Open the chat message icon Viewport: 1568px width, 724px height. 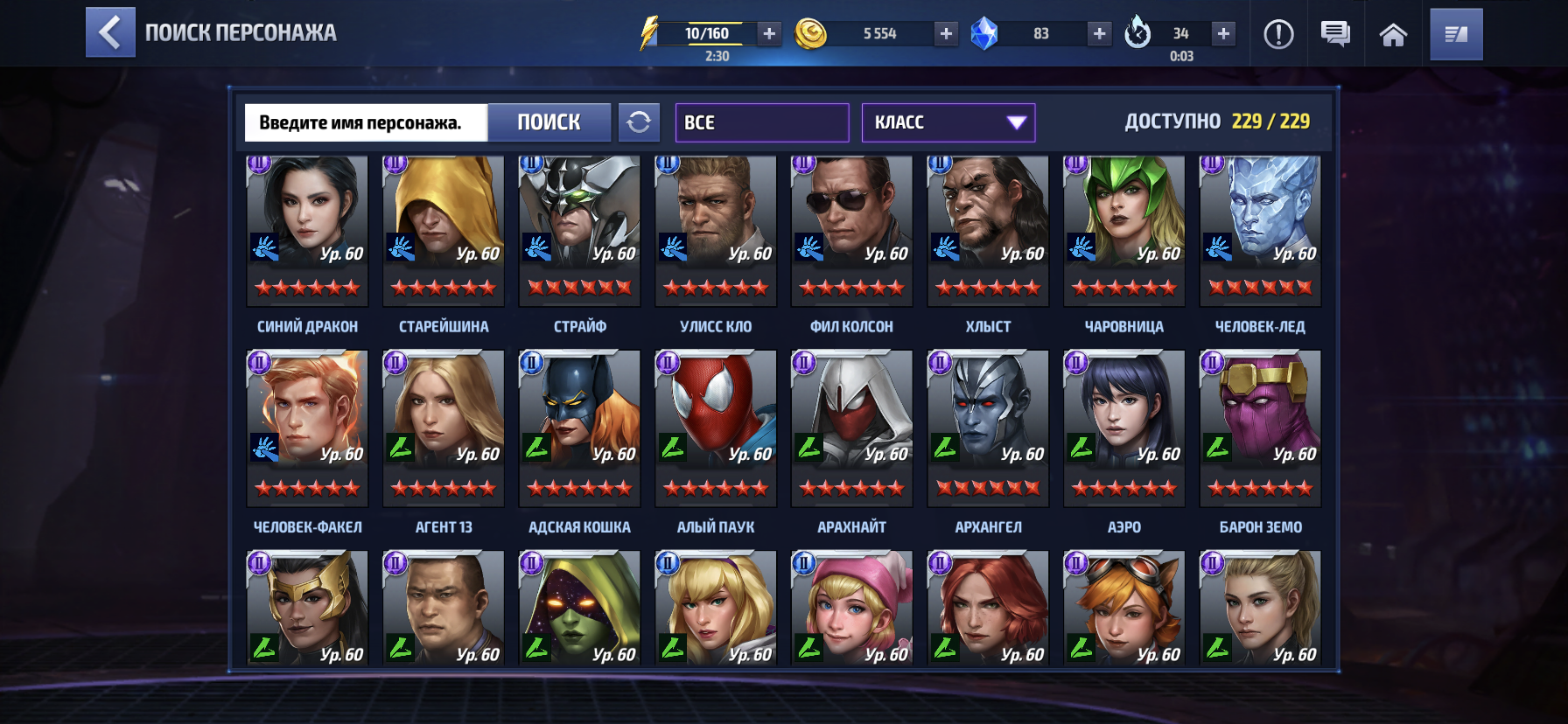coord(1336,34)
